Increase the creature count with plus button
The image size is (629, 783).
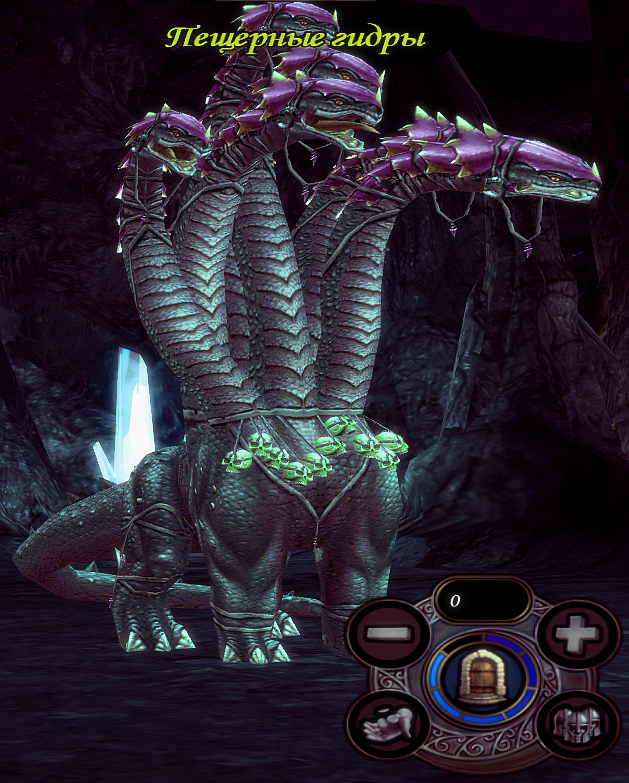(574, 634)
